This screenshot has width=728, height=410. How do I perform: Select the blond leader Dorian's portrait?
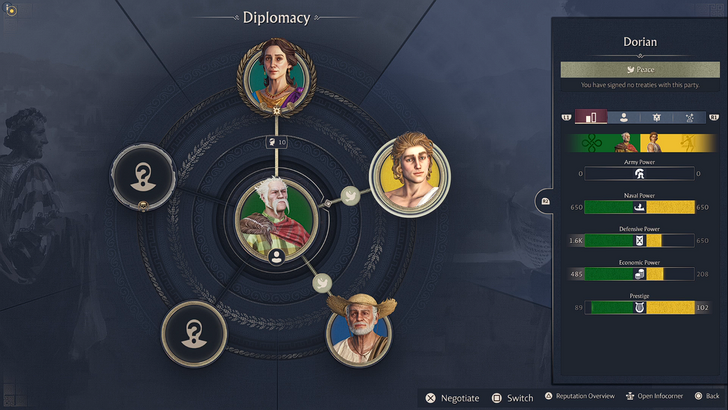point(411,173)
